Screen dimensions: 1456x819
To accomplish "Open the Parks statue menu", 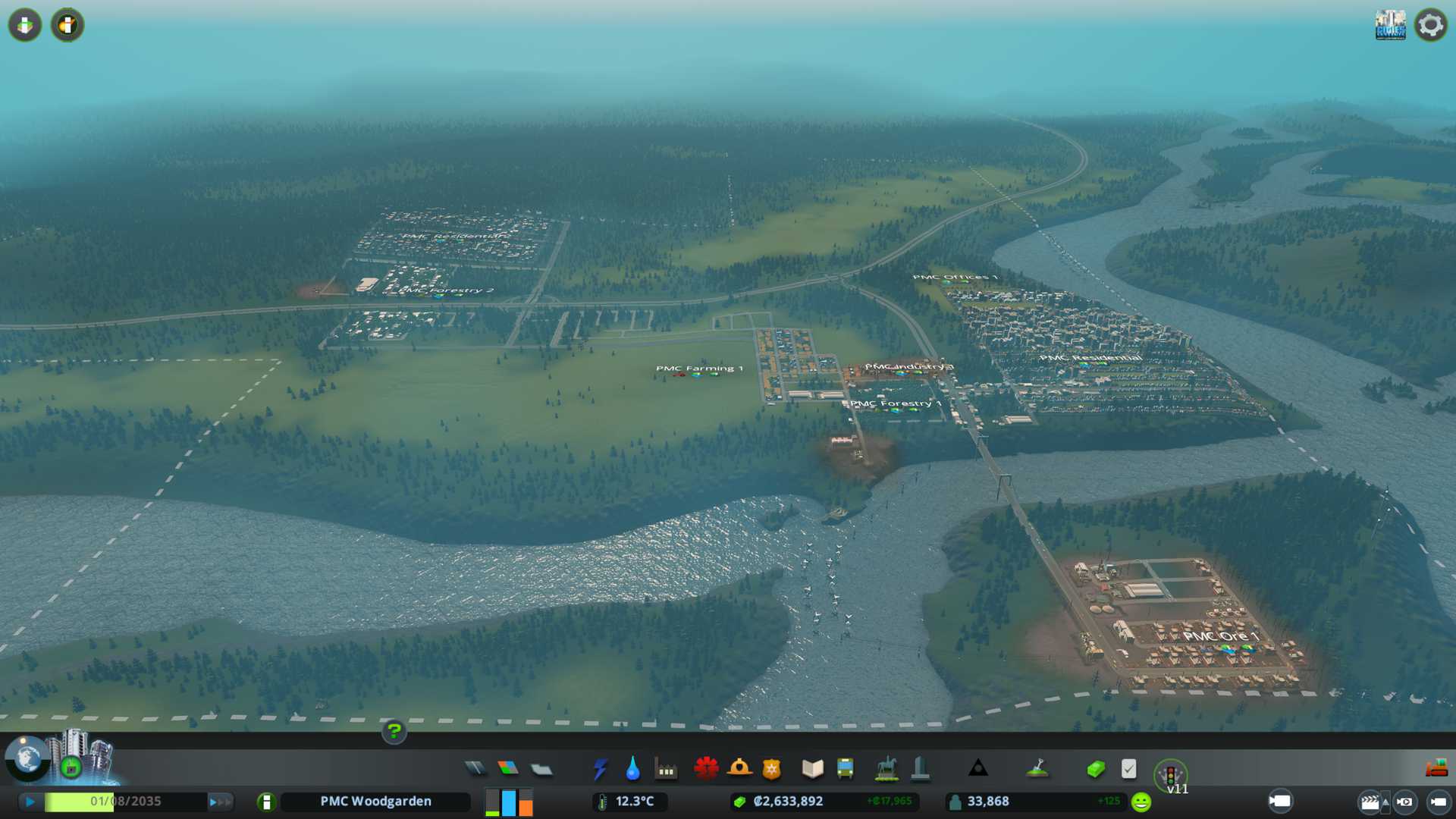I will coord(886,769).
